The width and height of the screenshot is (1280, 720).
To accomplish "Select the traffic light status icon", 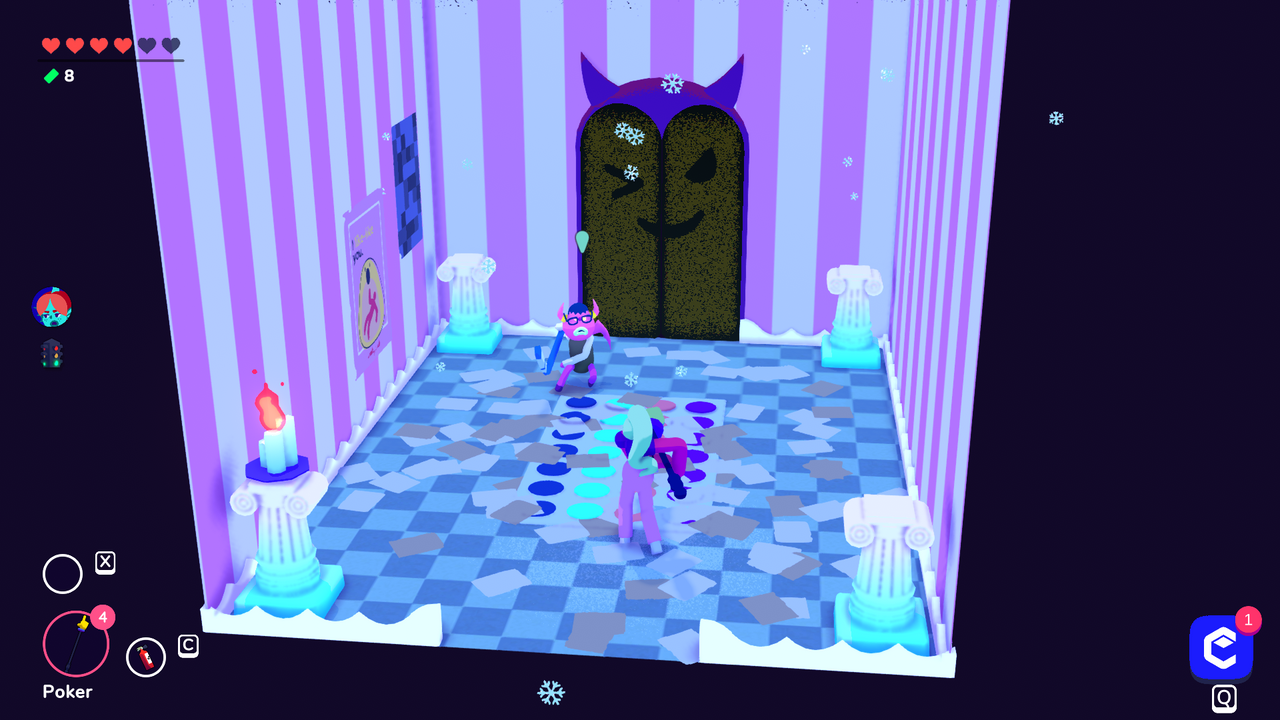I will 50,353.
